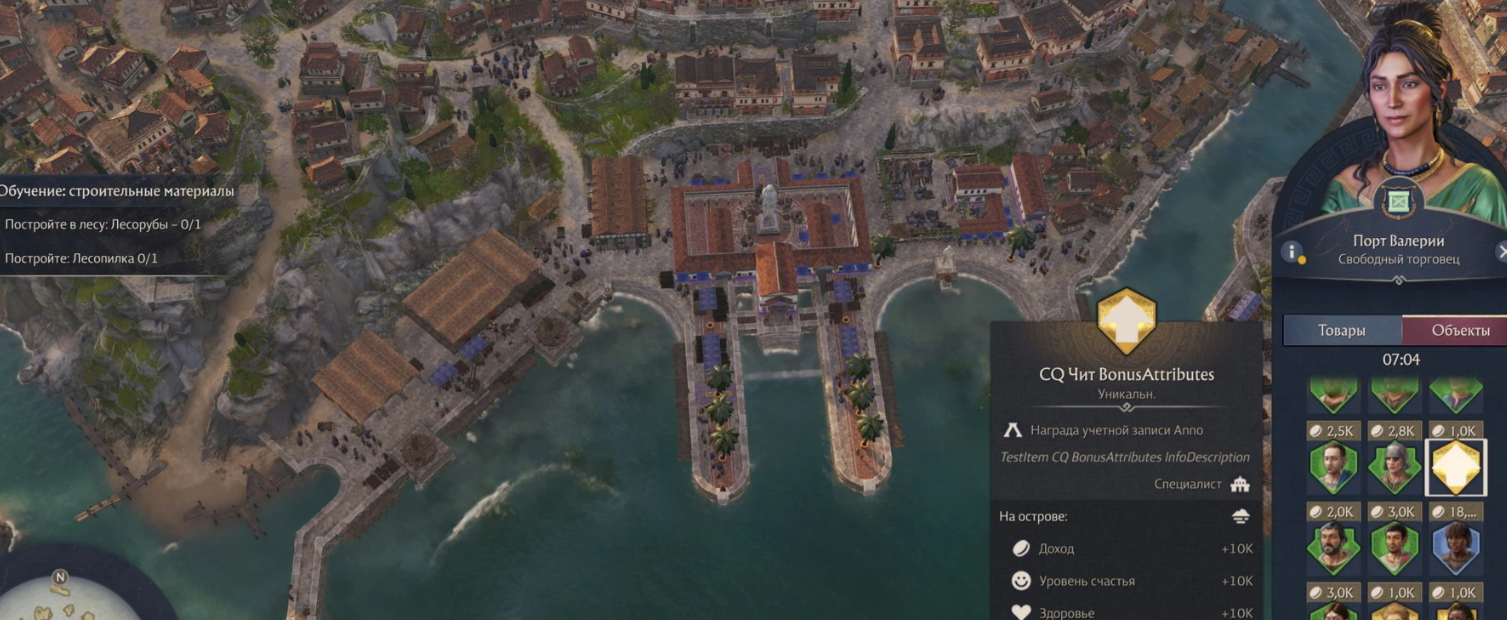Open the tutorial quest строительные материалы
This screenshot has height=620, width=1507.
117,191
